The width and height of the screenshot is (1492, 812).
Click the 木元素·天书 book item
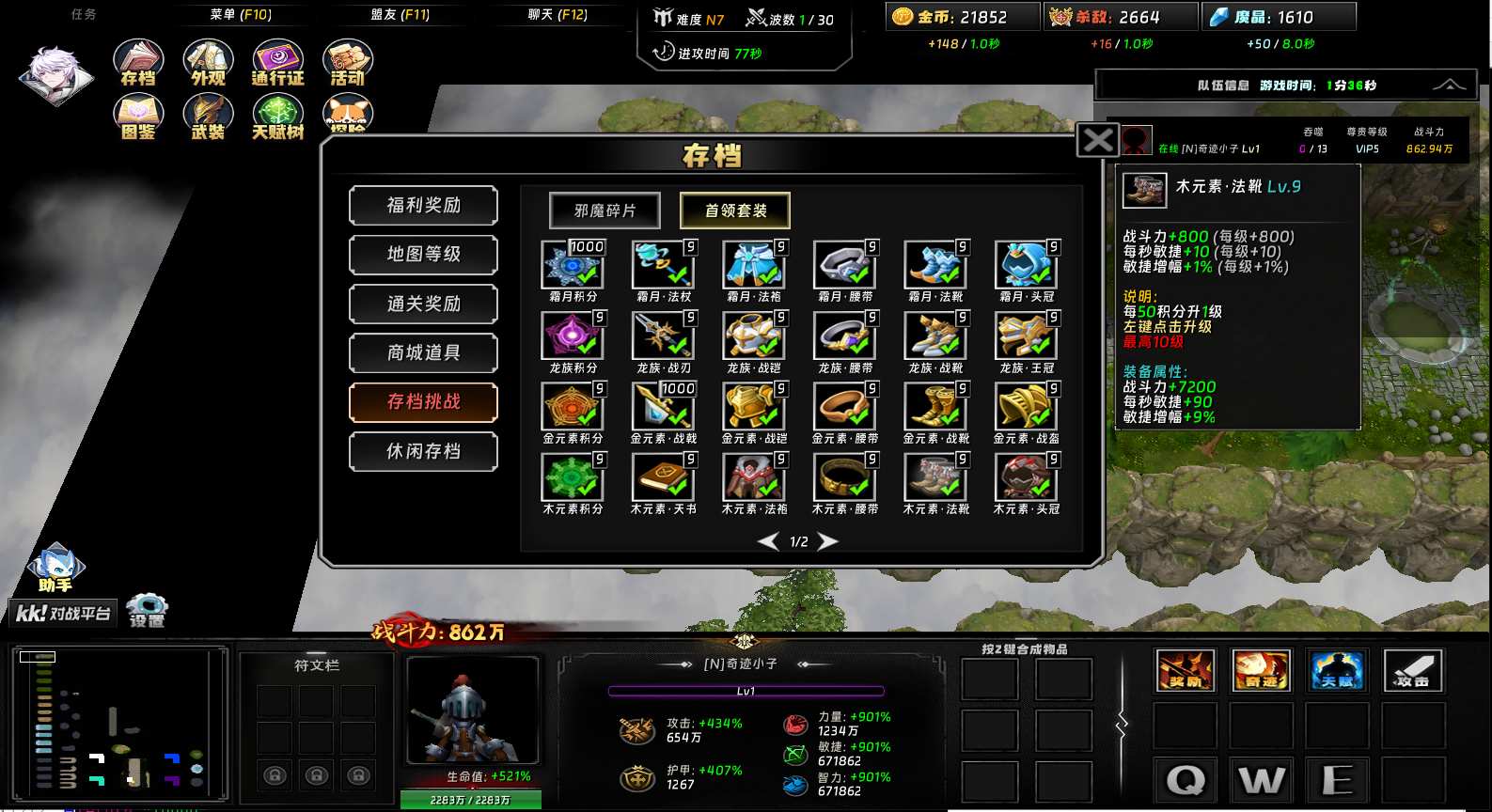point(663,477)
